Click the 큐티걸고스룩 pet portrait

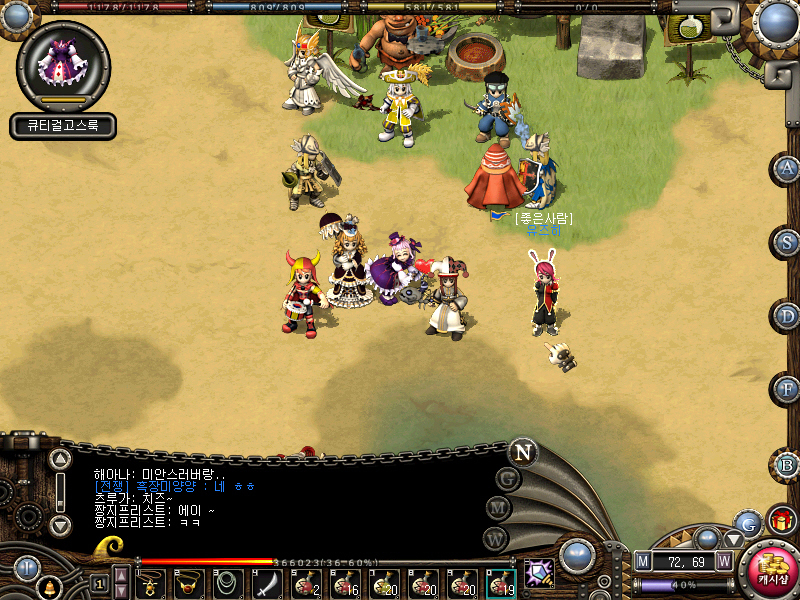63,68
